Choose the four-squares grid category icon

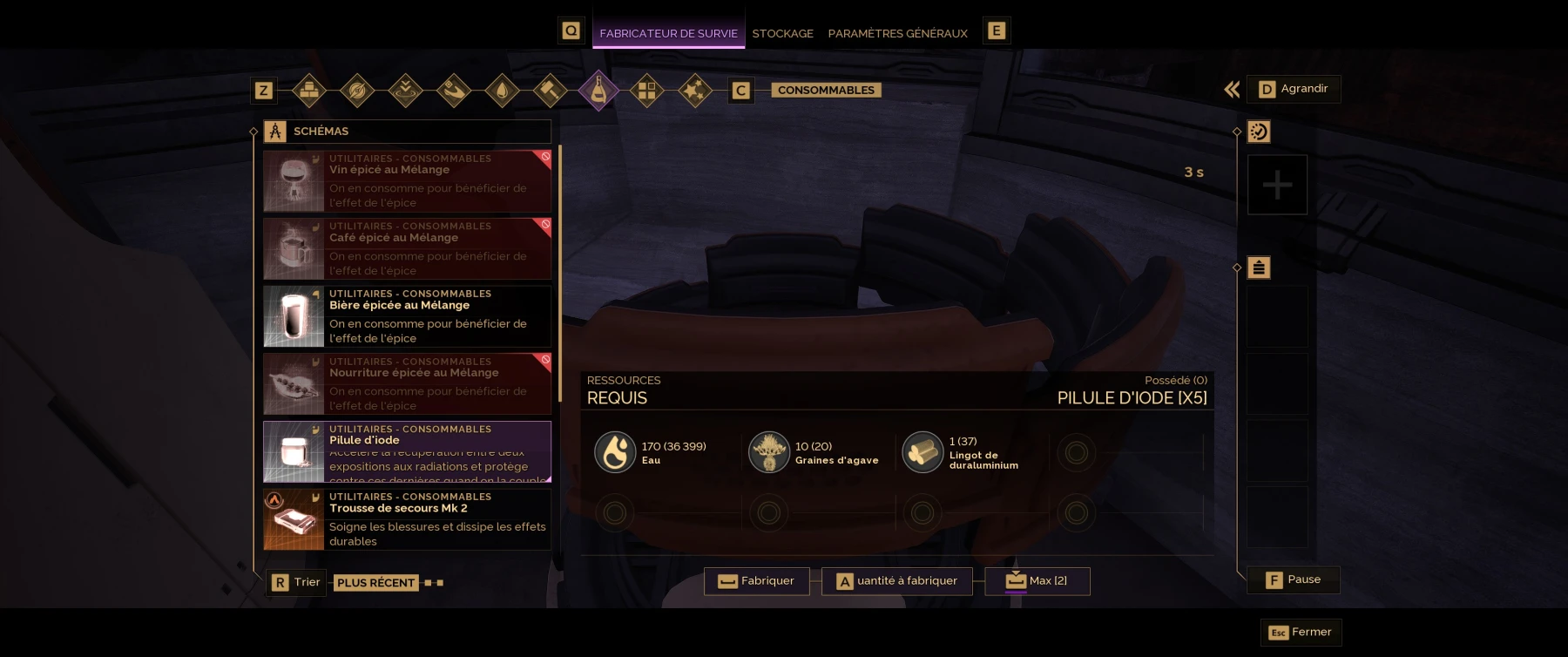[x=646, y=91]
